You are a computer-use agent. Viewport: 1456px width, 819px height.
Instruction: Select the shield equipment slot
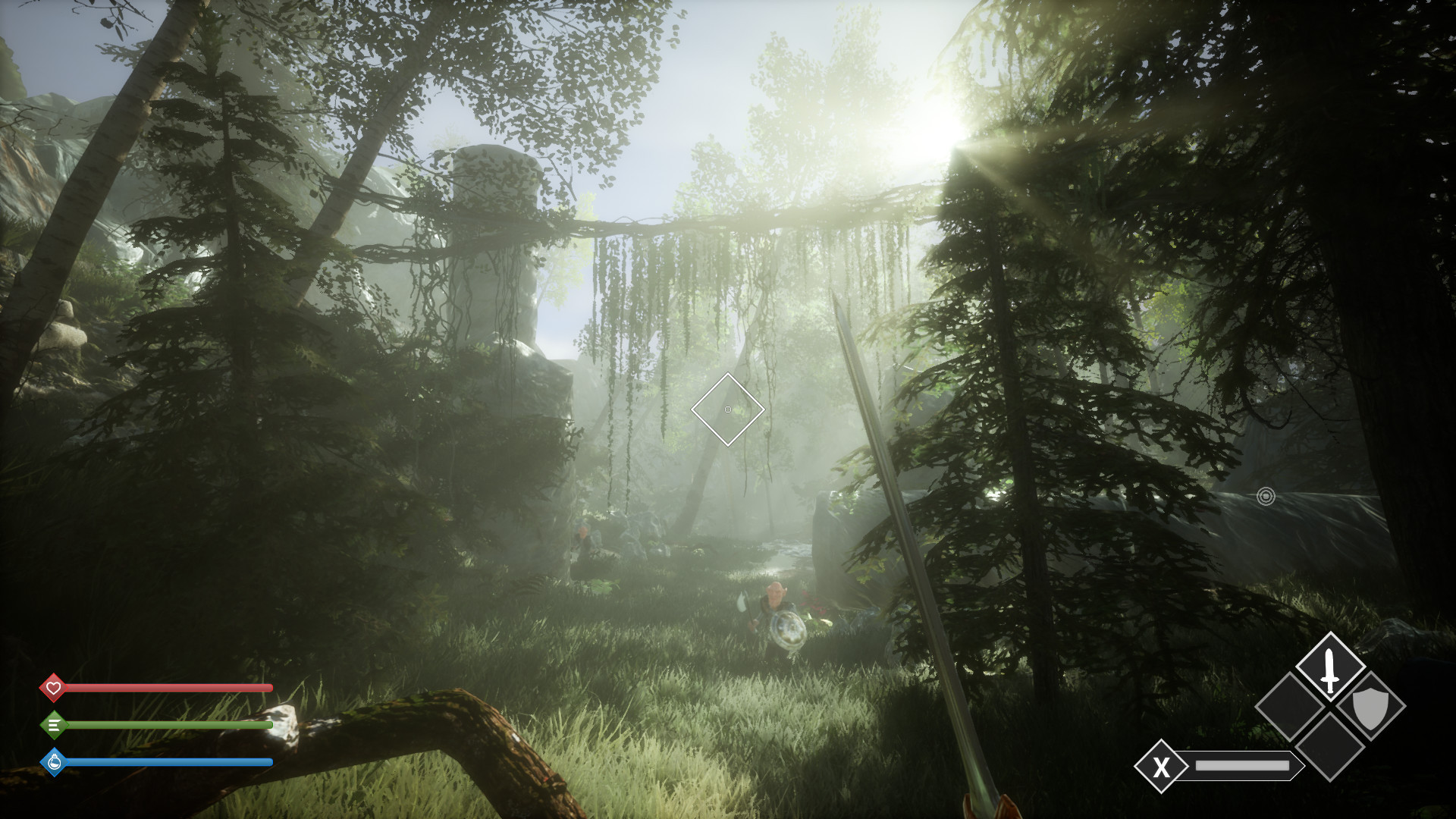pos(1370,708)
